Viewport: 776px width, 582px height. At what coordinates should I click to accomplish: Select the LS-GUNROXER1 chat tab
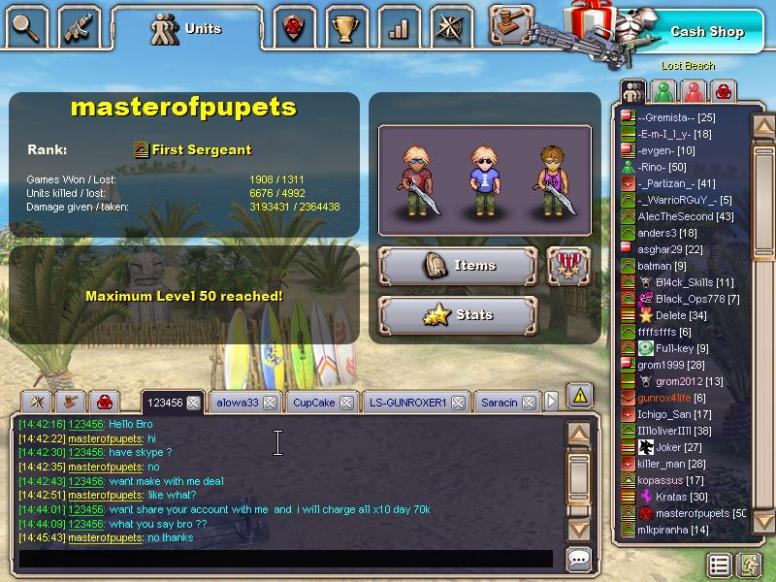click(x=406, y=403)
